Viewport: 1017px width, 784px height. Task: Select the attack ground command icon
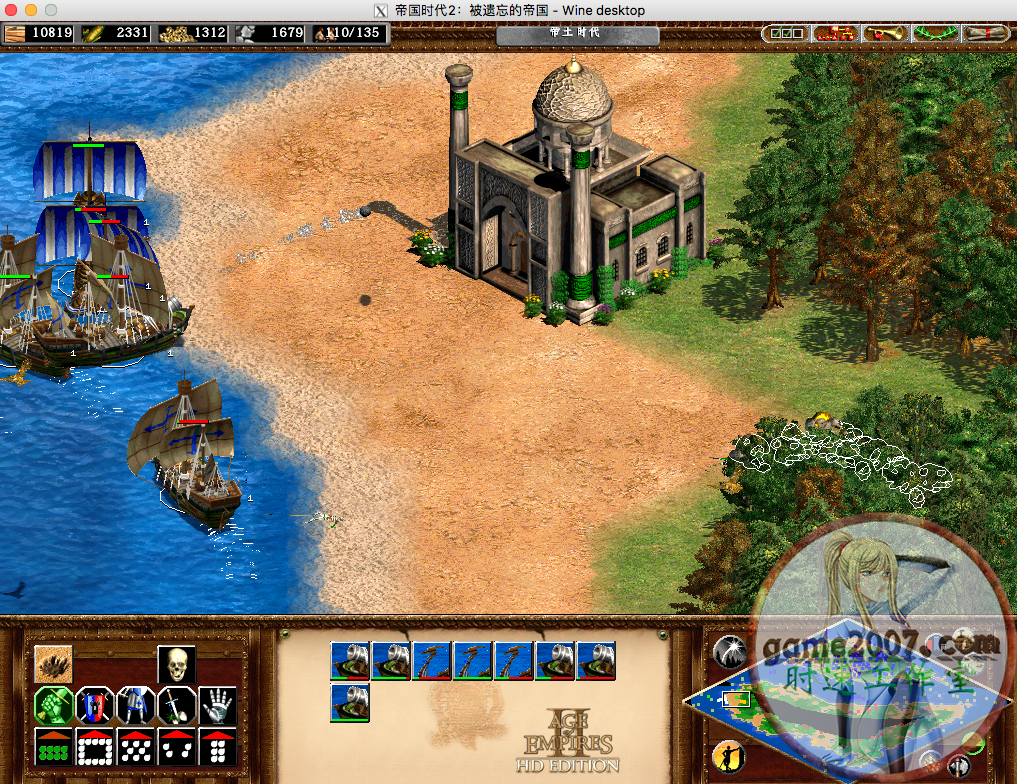(x=53, y=664)
